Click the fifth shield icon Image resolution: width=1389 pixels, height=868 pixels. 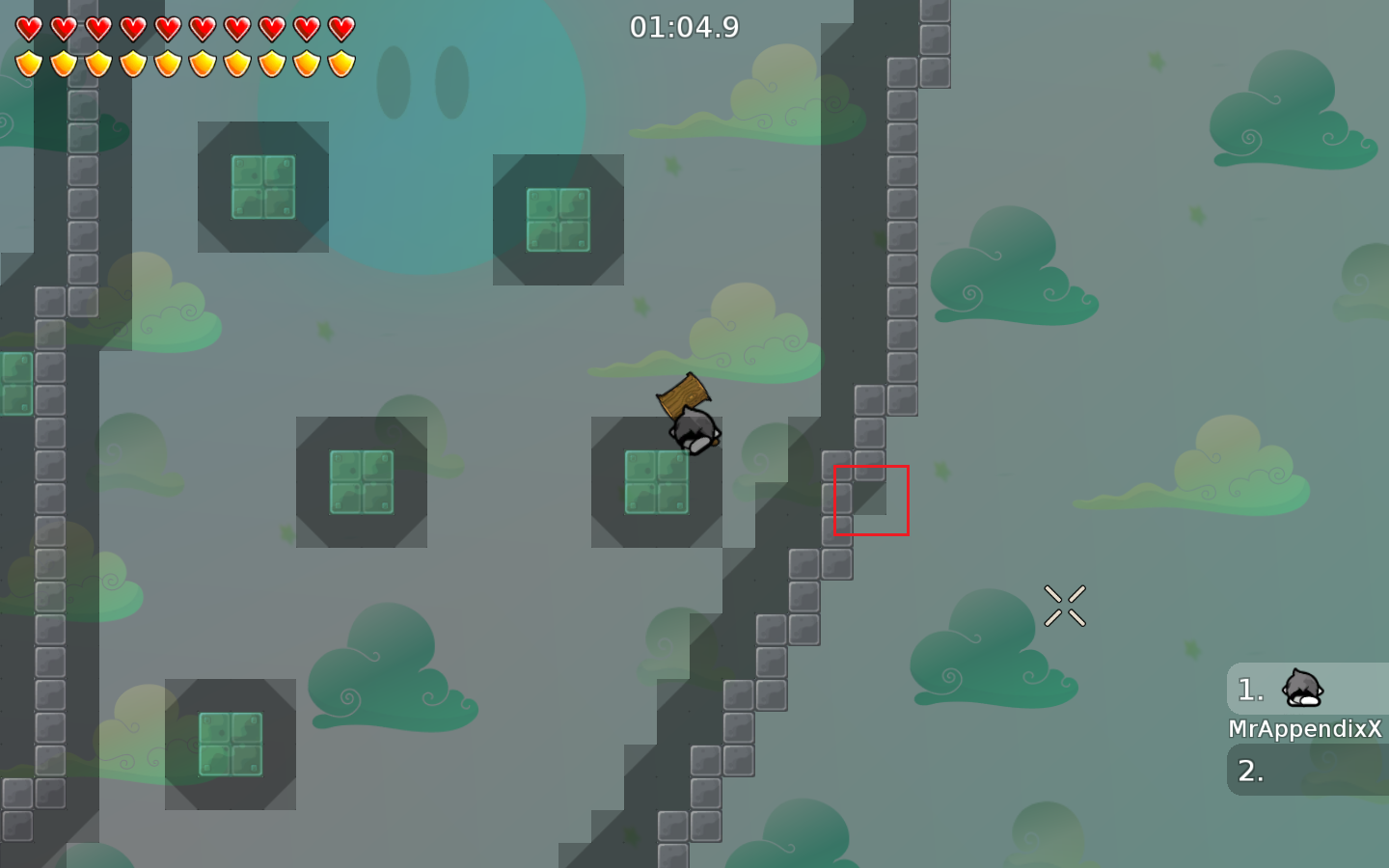(x=168, y=63)
